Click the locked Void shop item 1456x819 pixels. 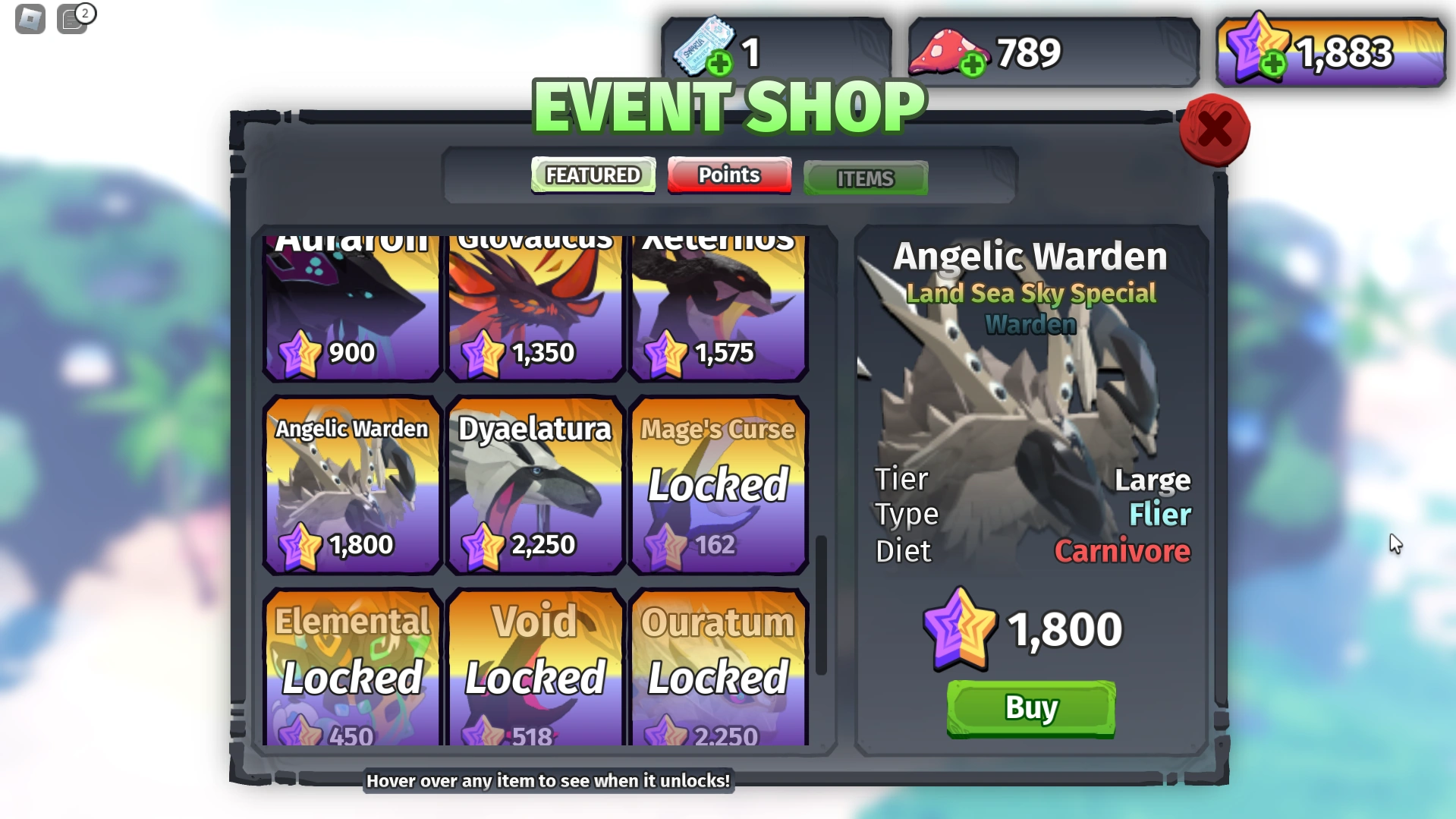pos(535,668)
